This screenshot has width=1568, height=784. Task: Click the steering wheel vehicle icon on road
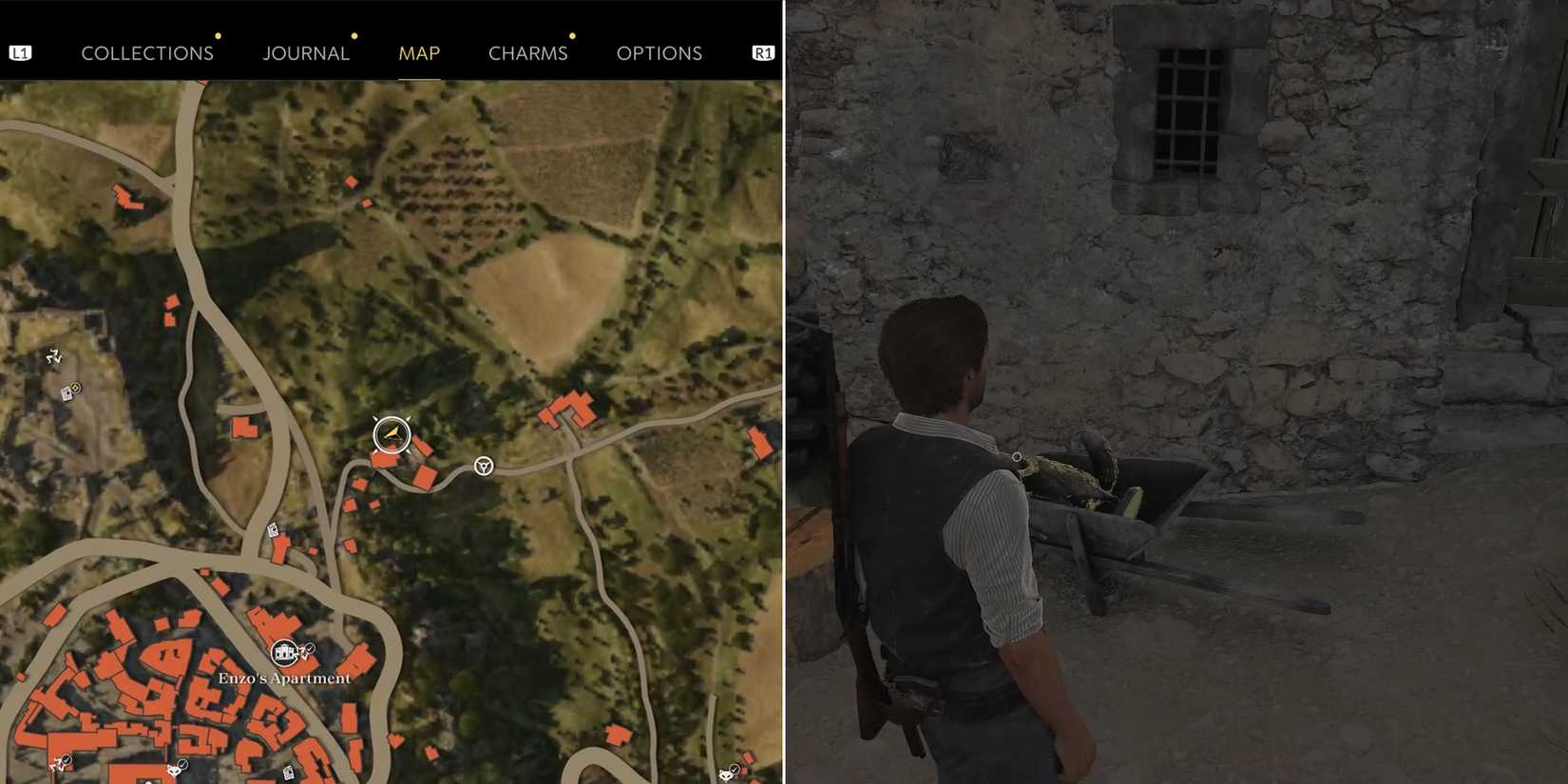point(483,468)
